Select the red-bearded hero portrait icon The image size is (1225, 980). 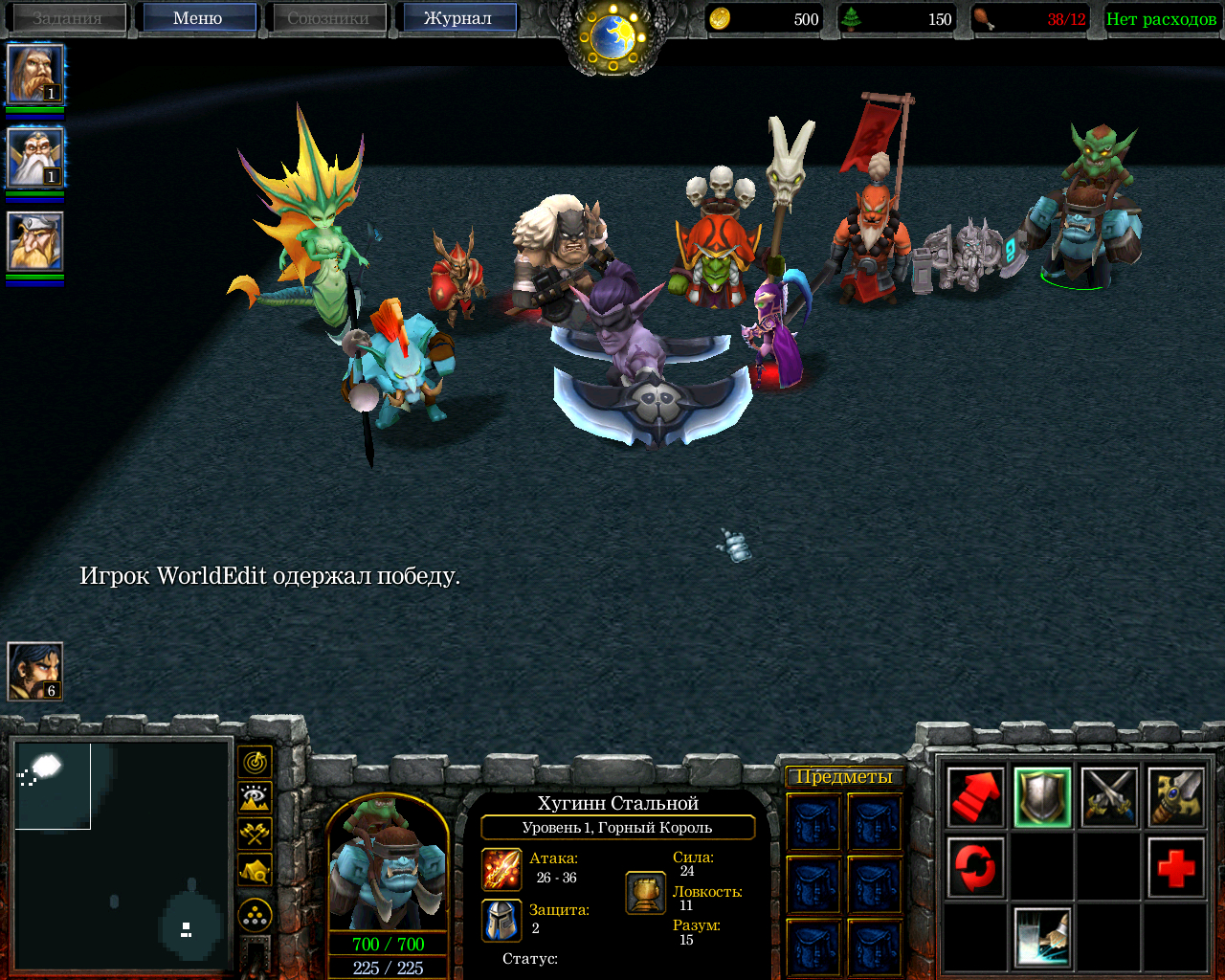pos(35,74)
